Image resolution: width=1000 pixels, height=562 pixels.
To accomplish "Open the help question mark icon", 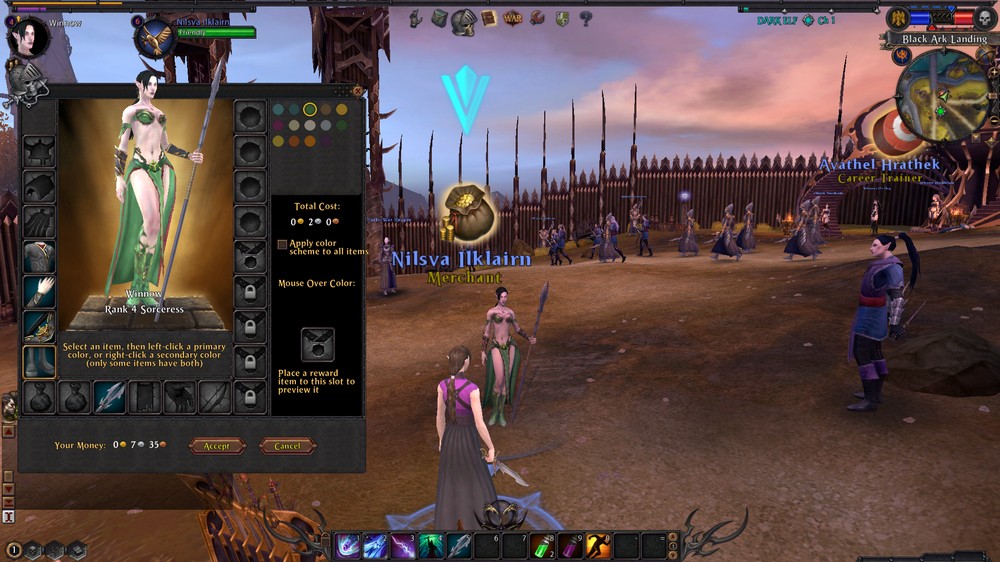I will 586,18.
